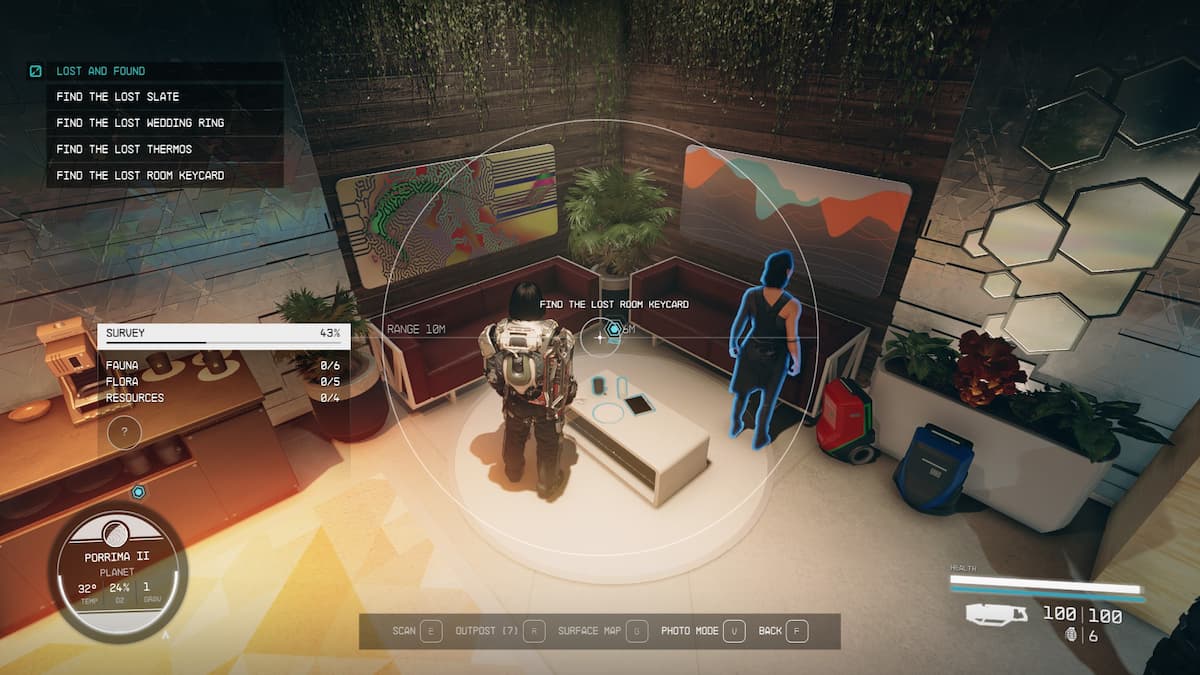Choose Back to exit the scanner
The width and height of the screenshot is (1200, 675).
click(x=783, y=631)
